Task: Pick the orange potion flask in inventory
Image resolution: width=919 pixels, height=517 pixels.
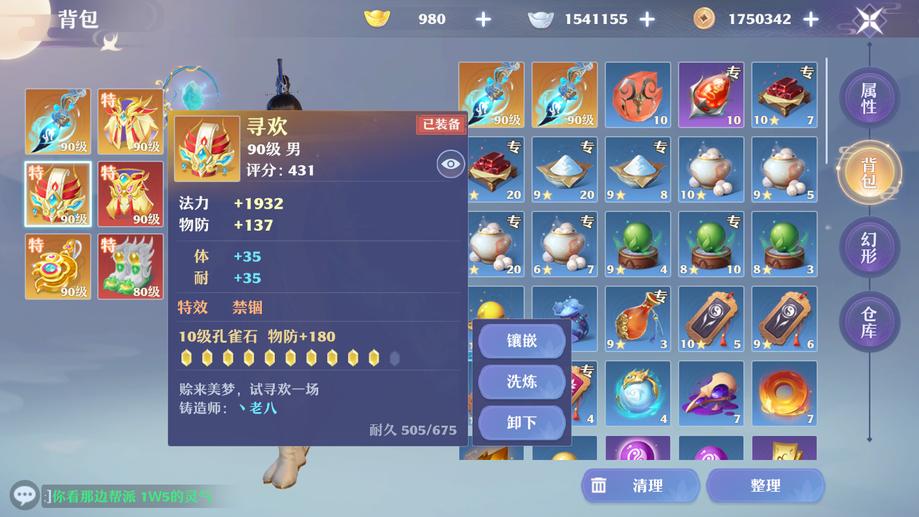Action: coord(637,318)
